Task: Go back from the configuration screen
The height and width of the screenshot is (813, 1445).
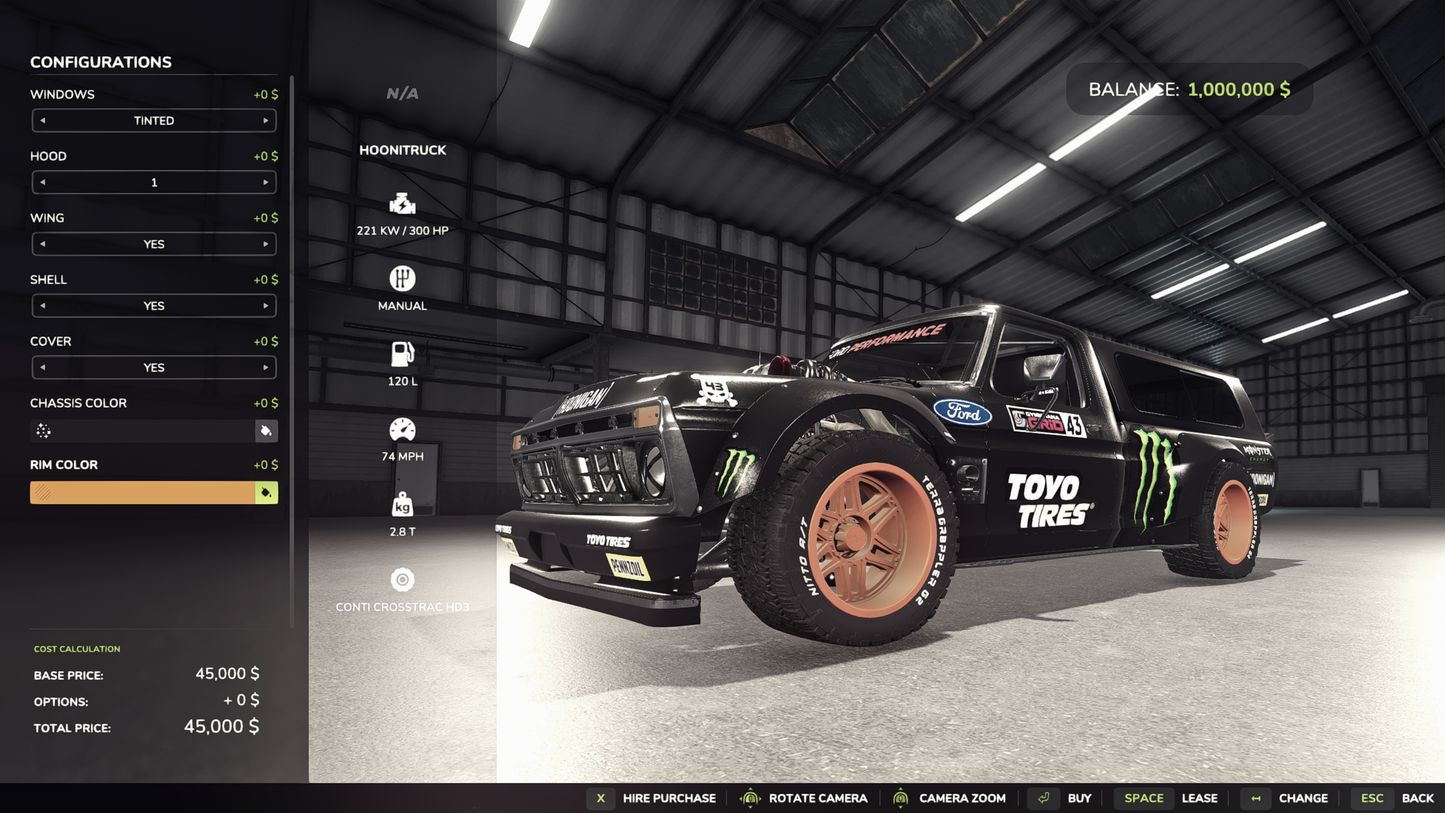Action: [1396, 798]
